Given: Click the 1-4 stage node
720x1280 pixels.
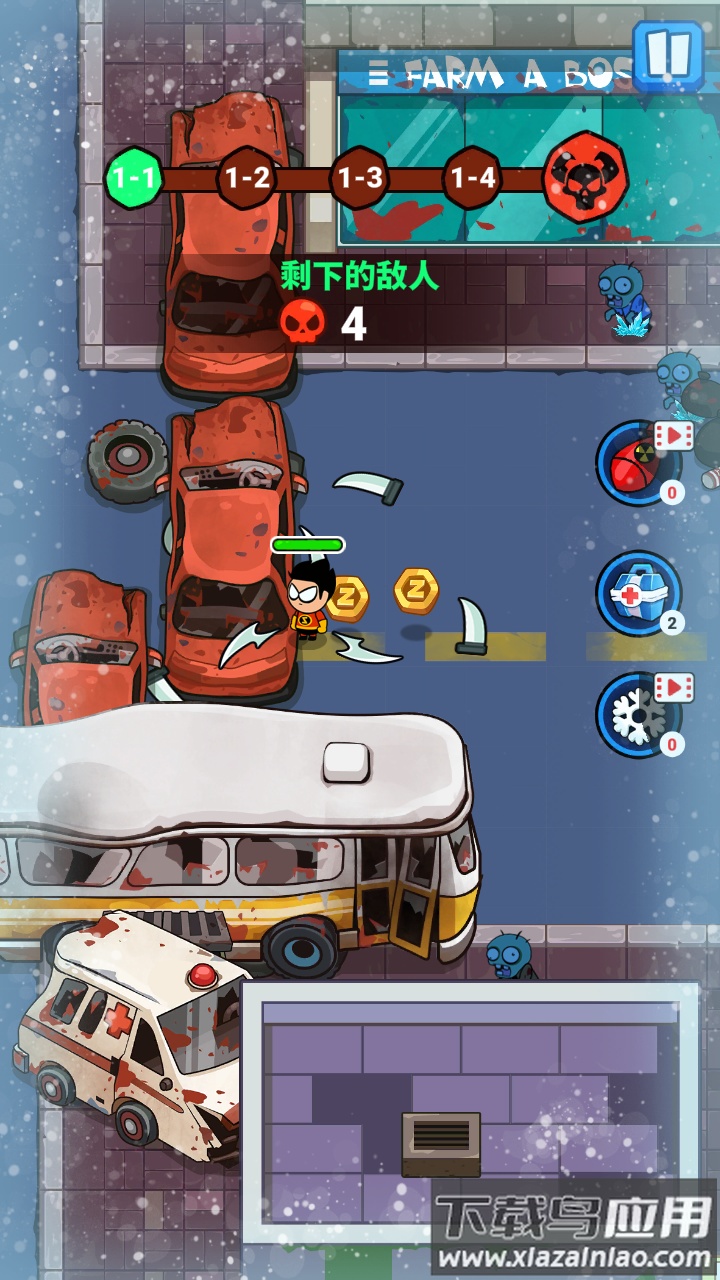Looking at the screenshot, I should point(472,179).
